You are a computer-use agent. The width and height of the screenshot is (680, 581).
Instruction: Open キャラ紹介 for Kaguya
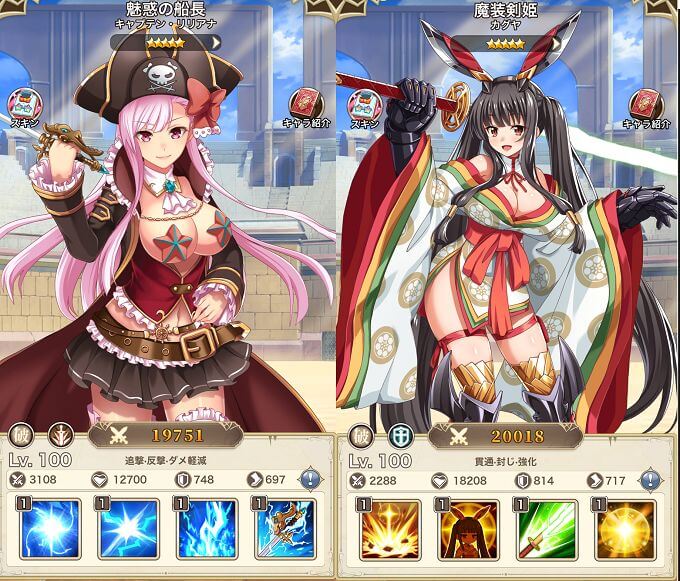pos(645,106)
